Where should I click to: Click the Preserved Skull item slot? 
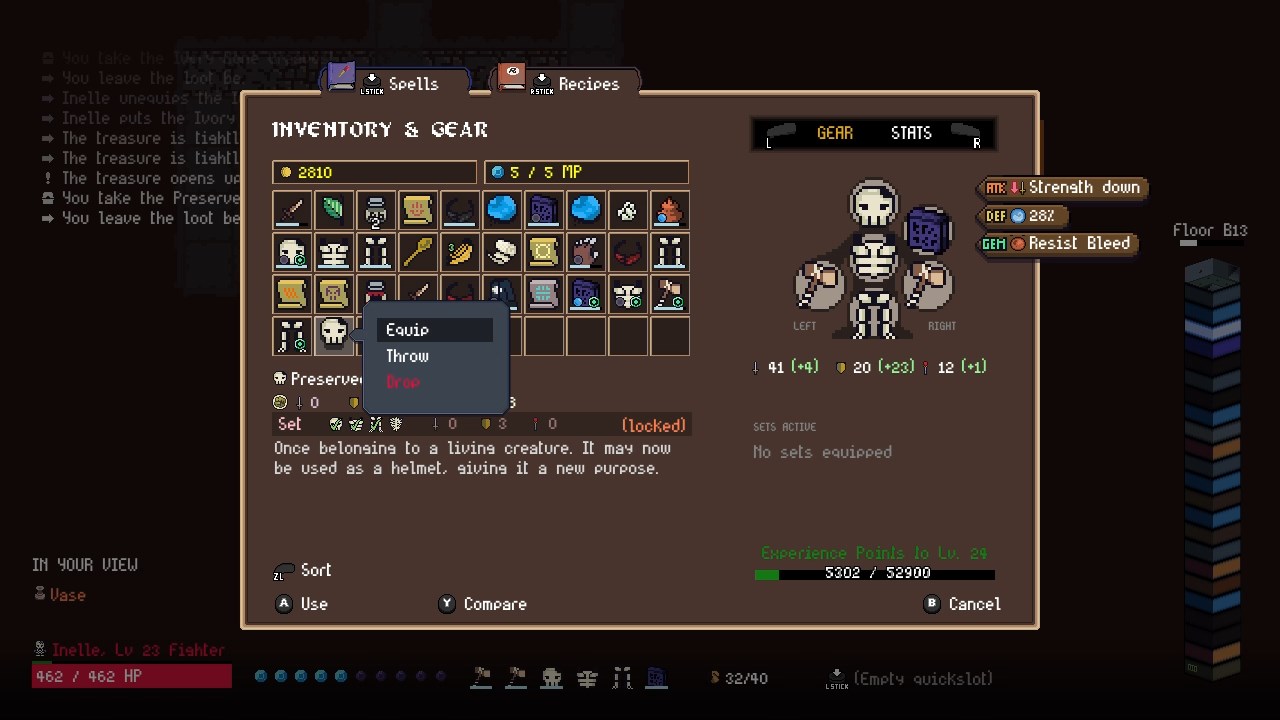(333, 335)
